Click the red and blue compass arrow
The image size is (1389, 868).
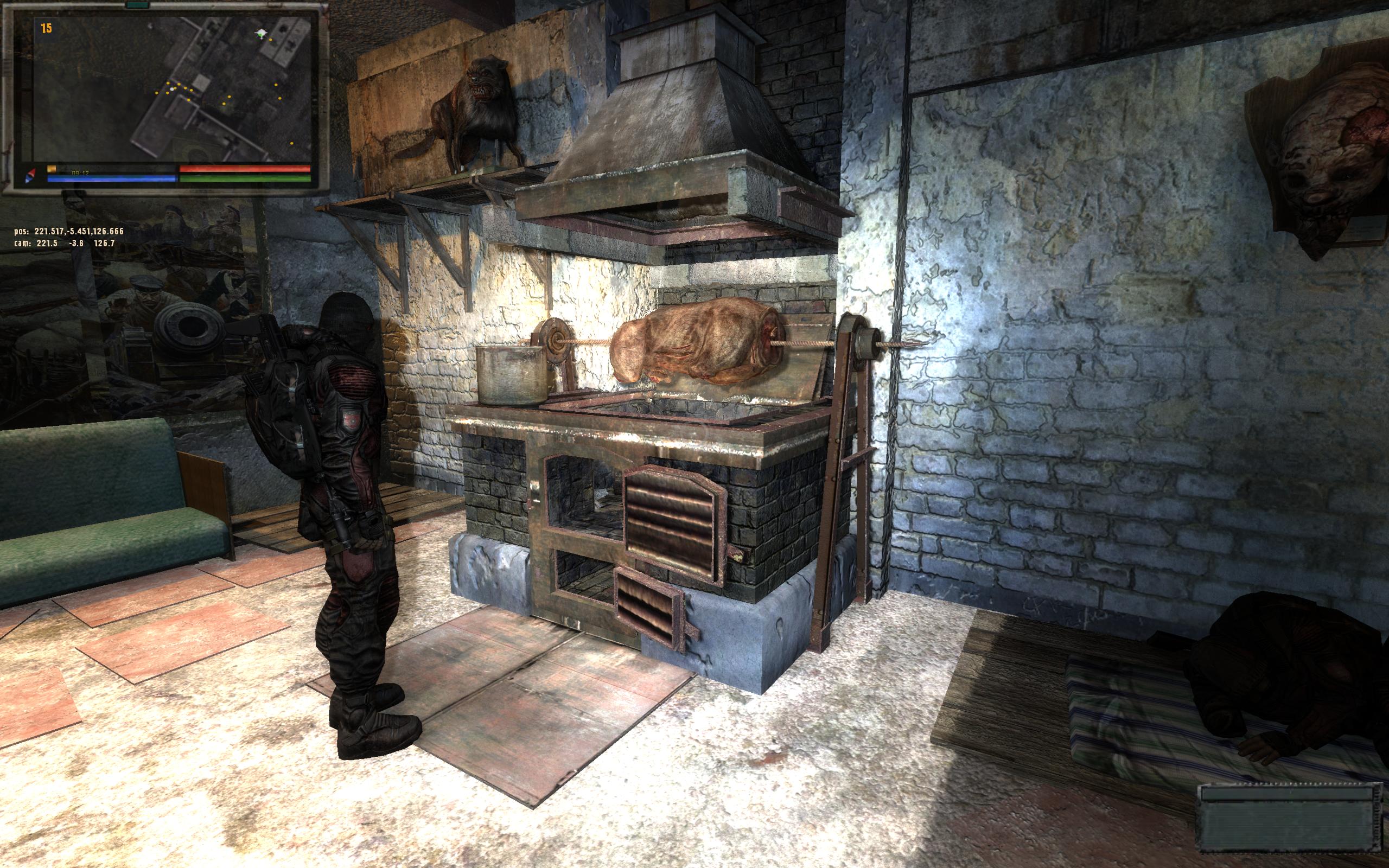(x=30, y=175)
